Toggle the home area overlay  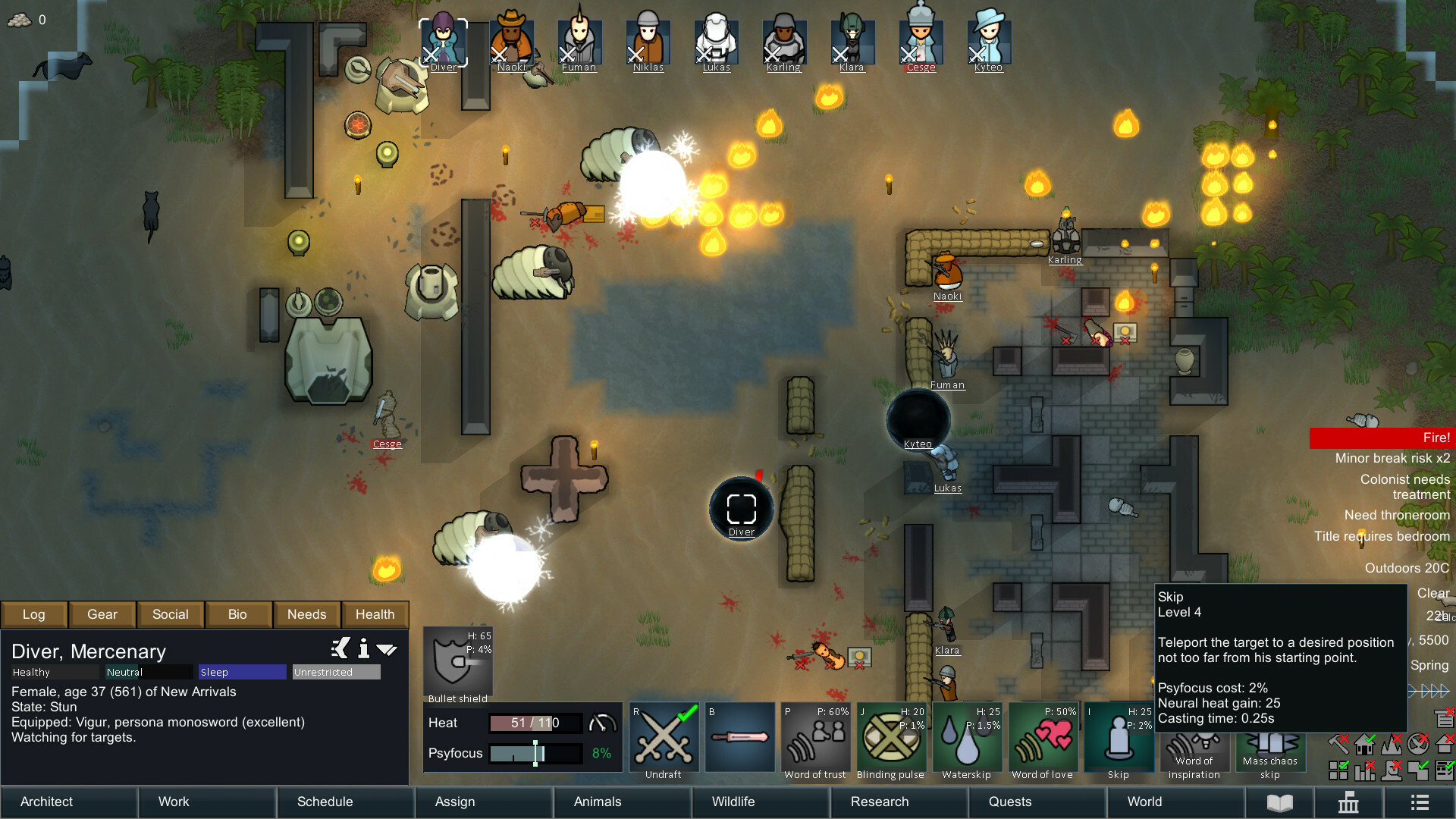point(1365,745)
